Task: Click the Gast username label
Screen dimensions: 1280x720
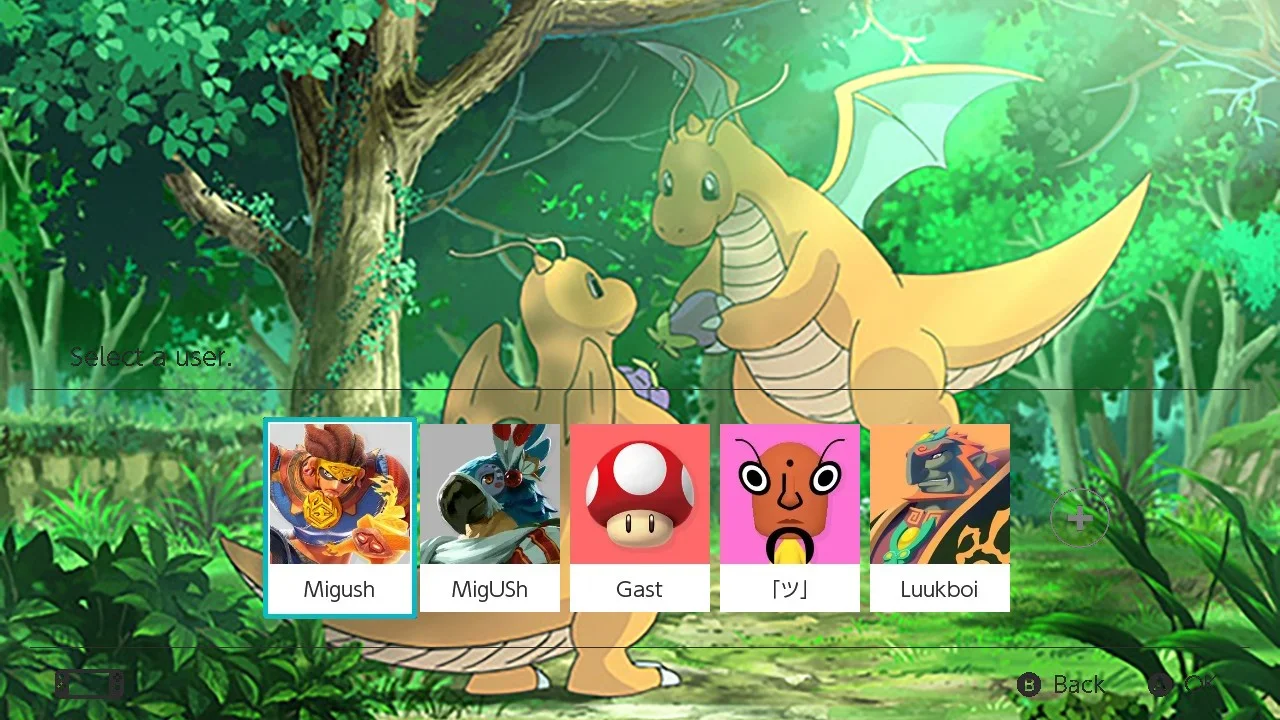Action: click(x=639, y=589)
